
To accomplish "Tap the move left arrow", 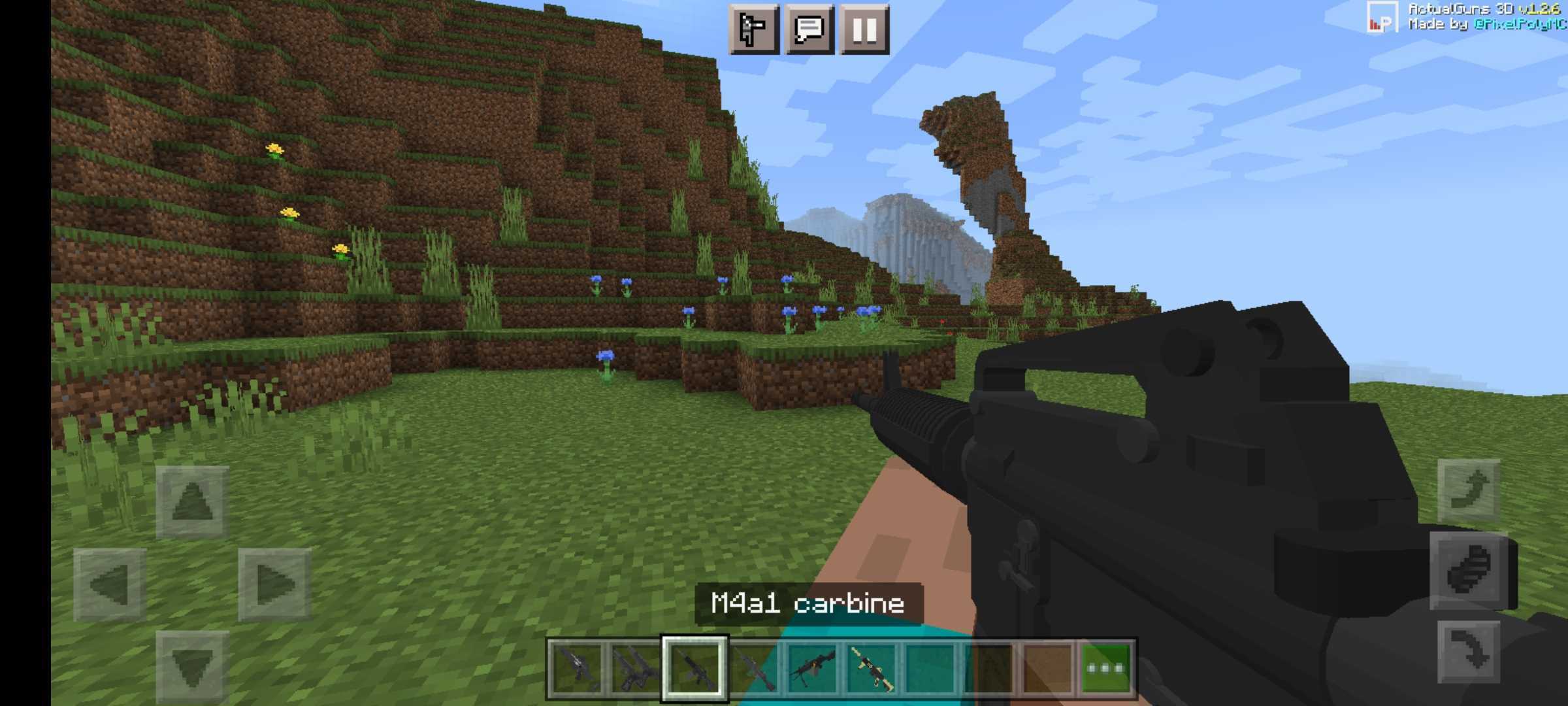I will [110, 584].
